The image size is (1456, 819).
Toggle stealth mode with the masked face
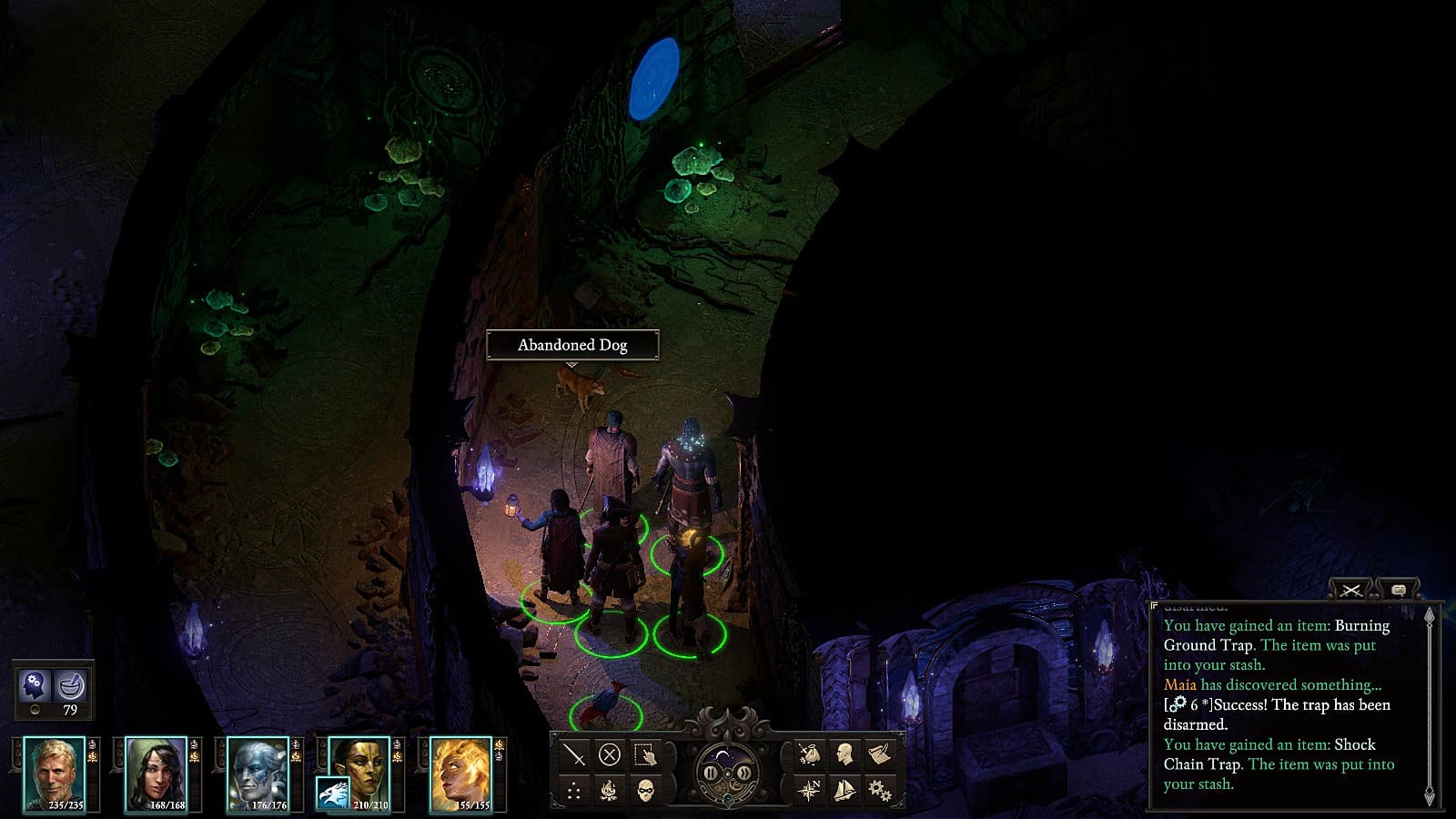pos(645,790)
